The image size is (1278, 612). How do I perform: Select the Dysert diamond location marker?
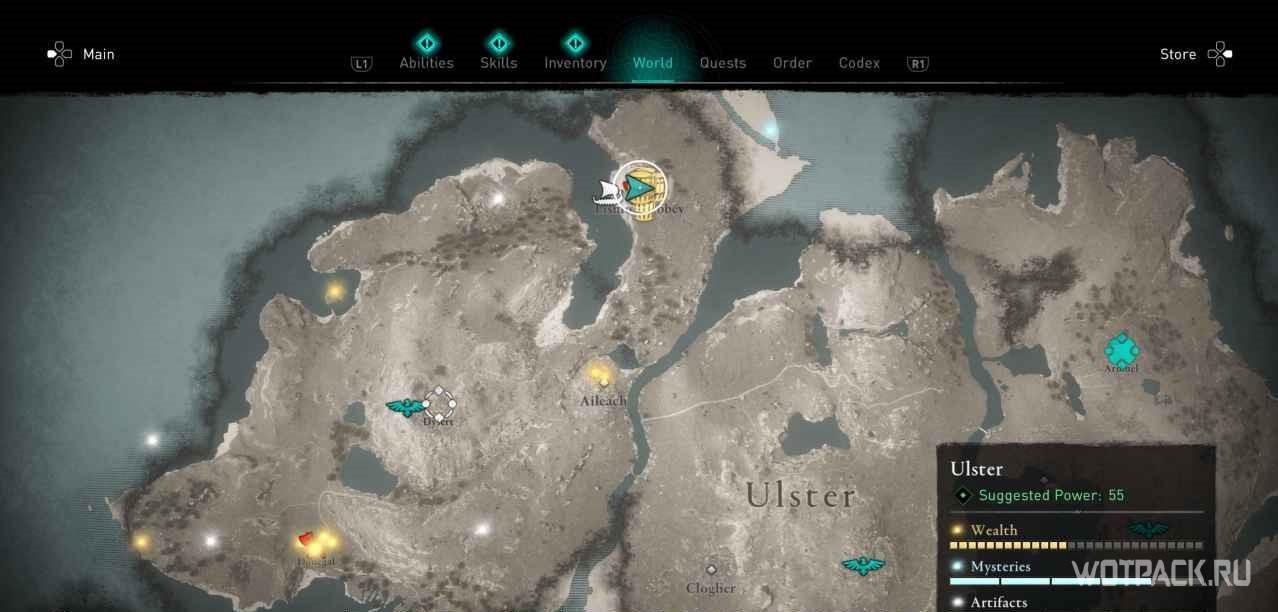coord(439,404)
